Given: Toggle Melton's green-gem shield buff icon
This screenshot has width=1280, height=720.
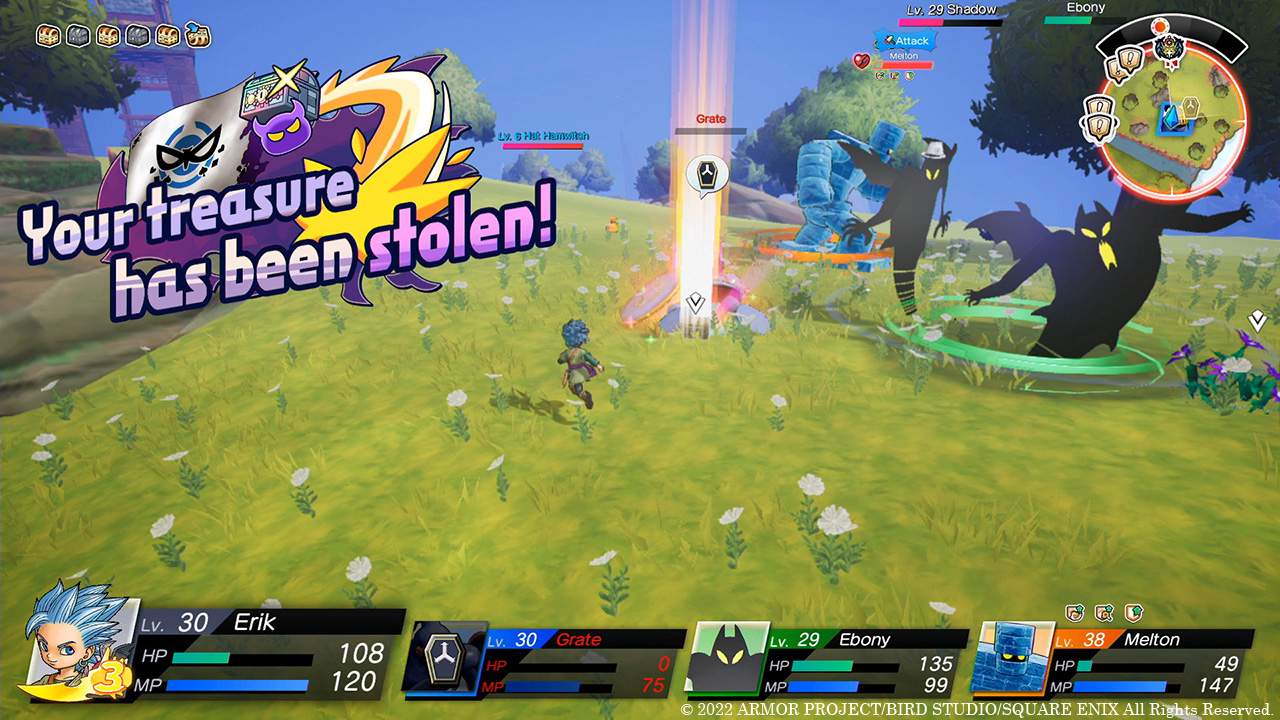Looking at the screenshot, I should point(1133,611).
